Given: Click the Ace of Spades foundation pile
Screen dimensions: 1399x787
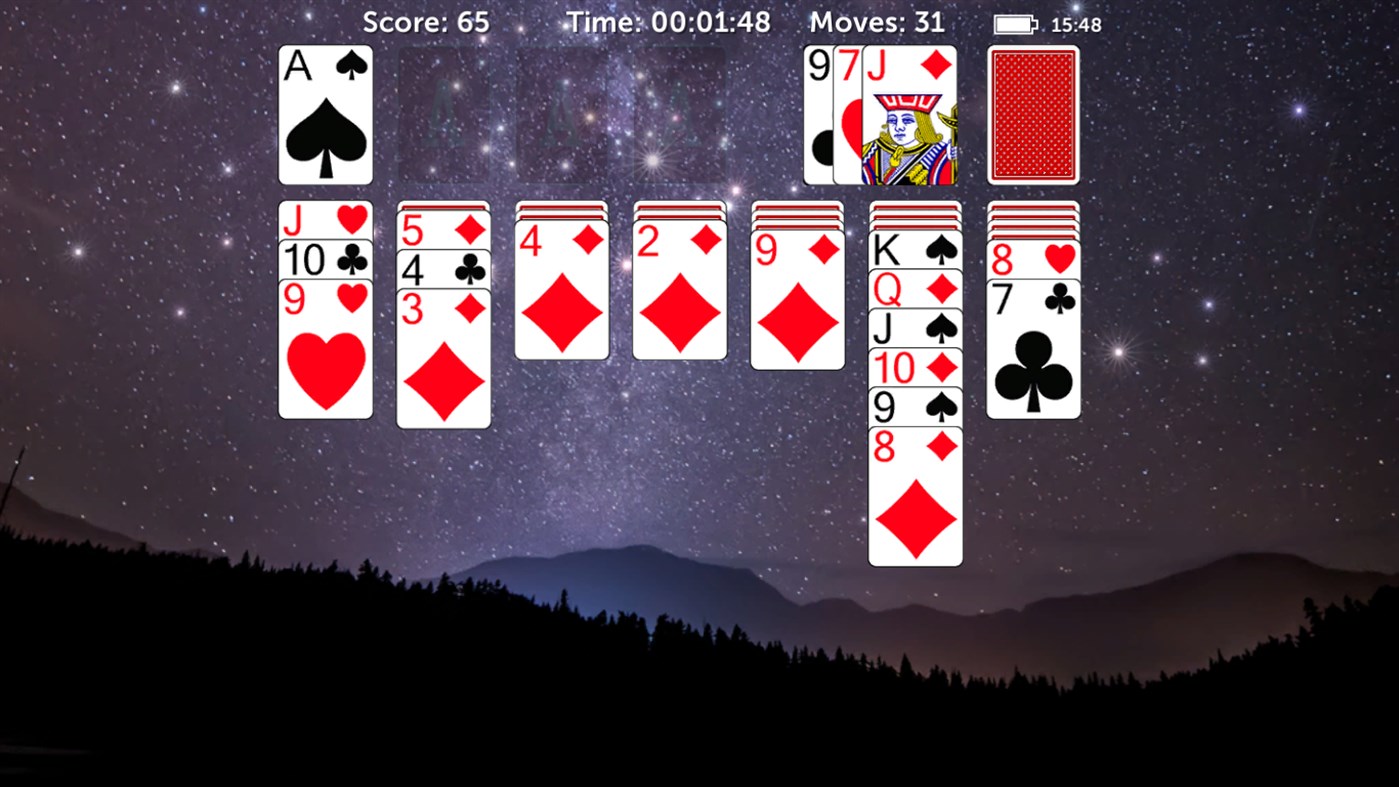Looking at the screenshot, I should click(x=325, y=115).
